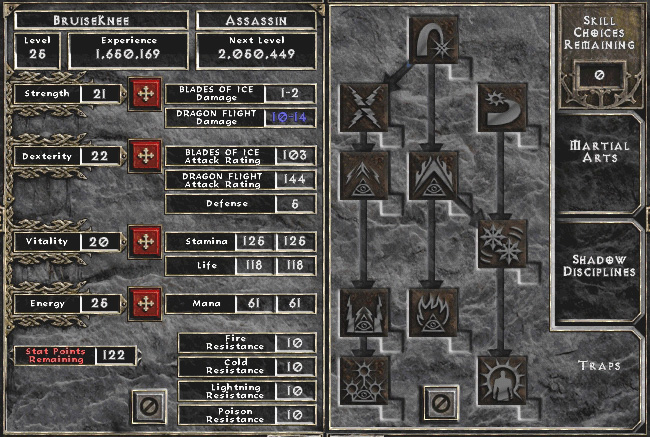The width and height of the screenshot is (650, 437).
Task: Increase the Dexterity stat
Action: click(x=146, y=156)
